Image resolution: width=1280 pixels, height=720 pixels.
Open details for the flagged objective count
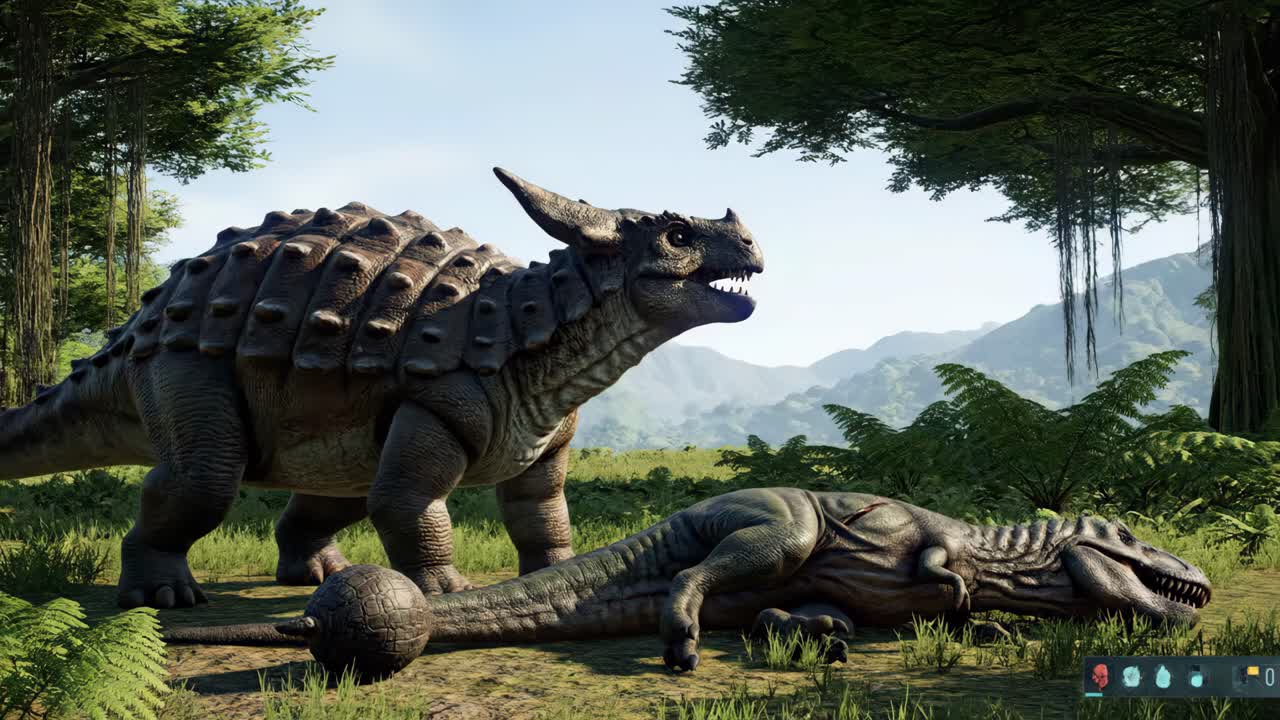[1262, 673]
